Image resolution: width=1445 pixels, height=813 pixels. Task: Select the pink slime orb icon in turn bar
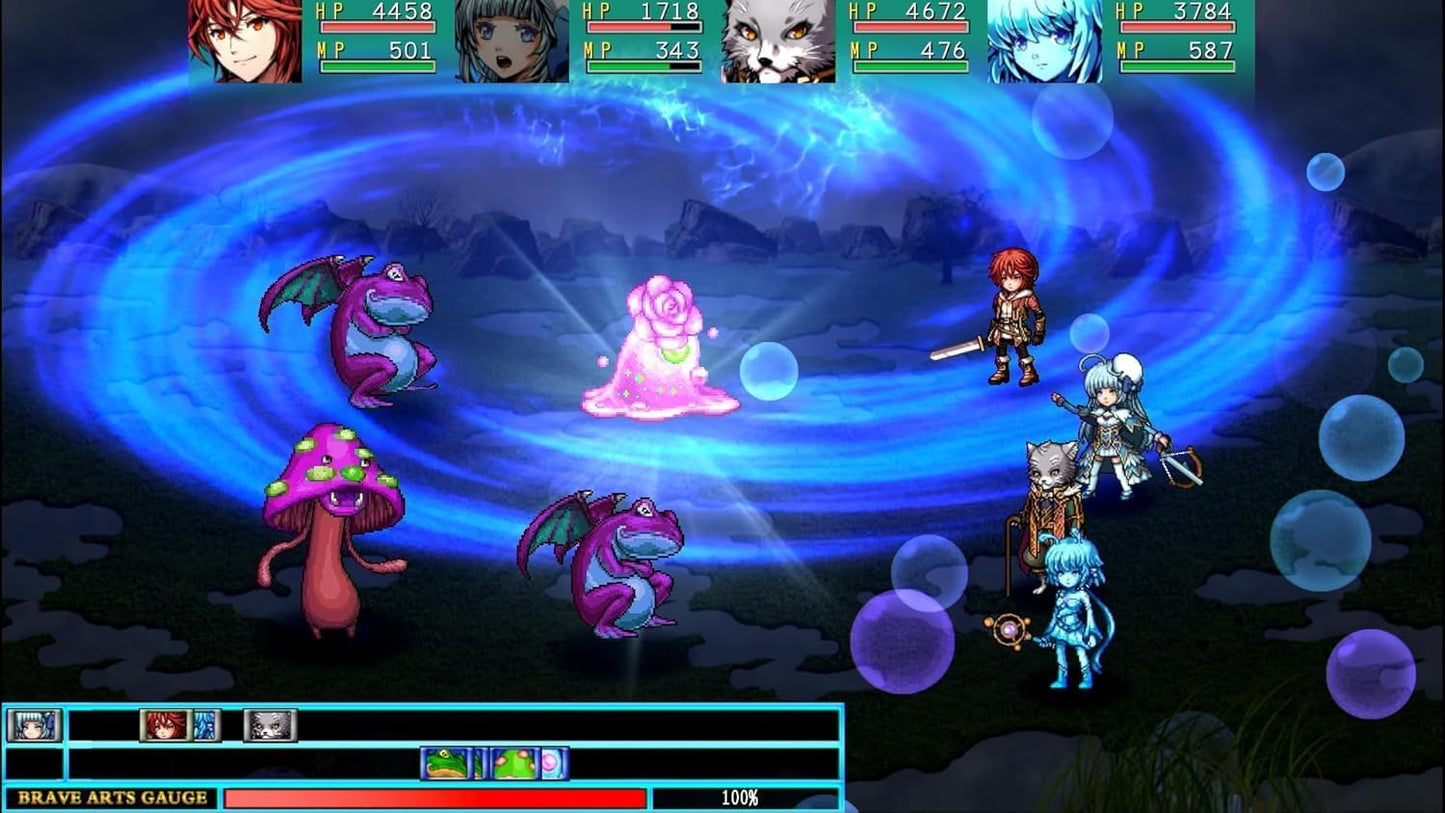[548, 762]
